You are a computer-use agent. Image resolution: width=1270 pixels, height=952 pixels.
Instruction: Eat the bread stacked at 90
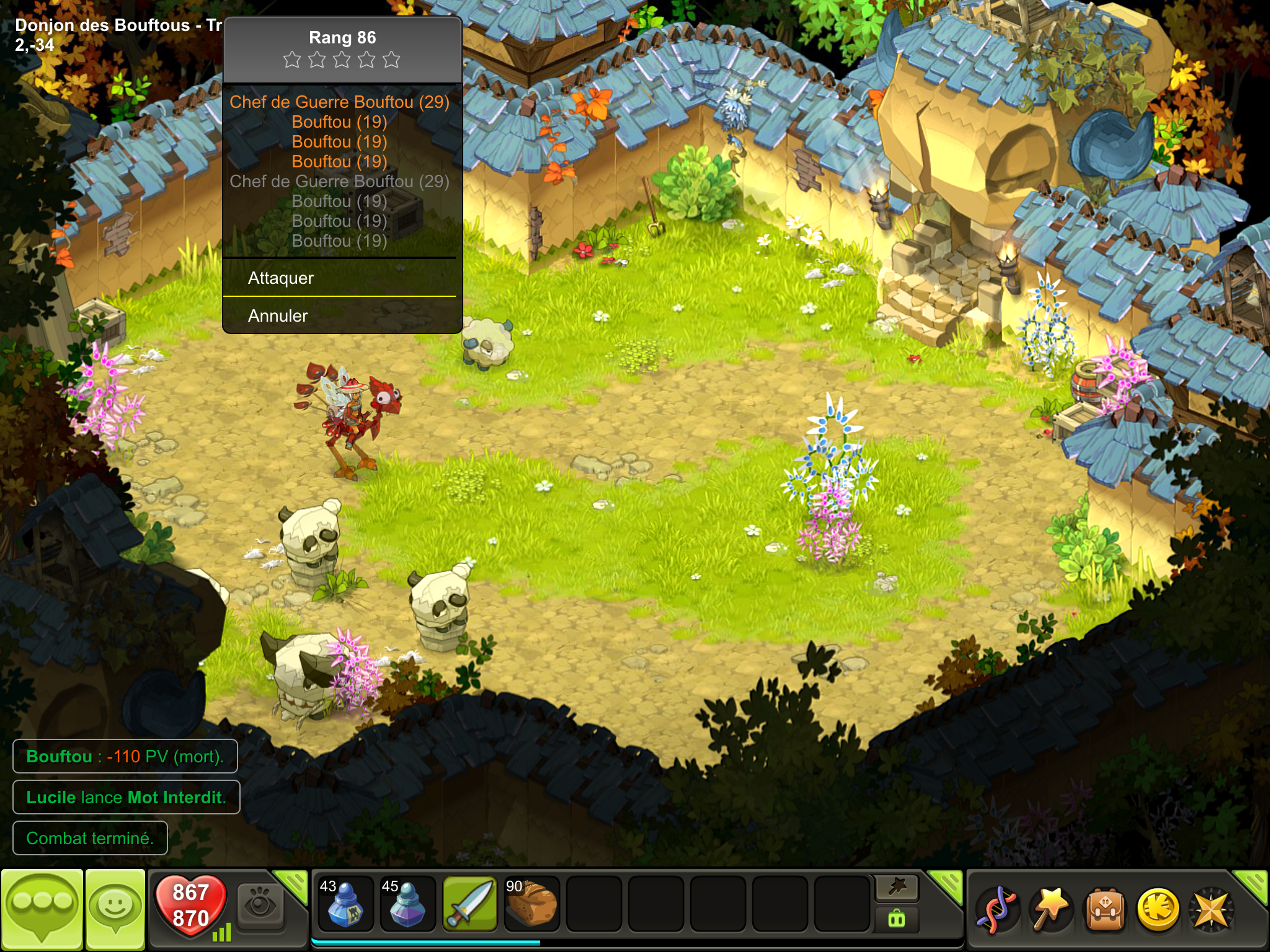tap(531, 904)
